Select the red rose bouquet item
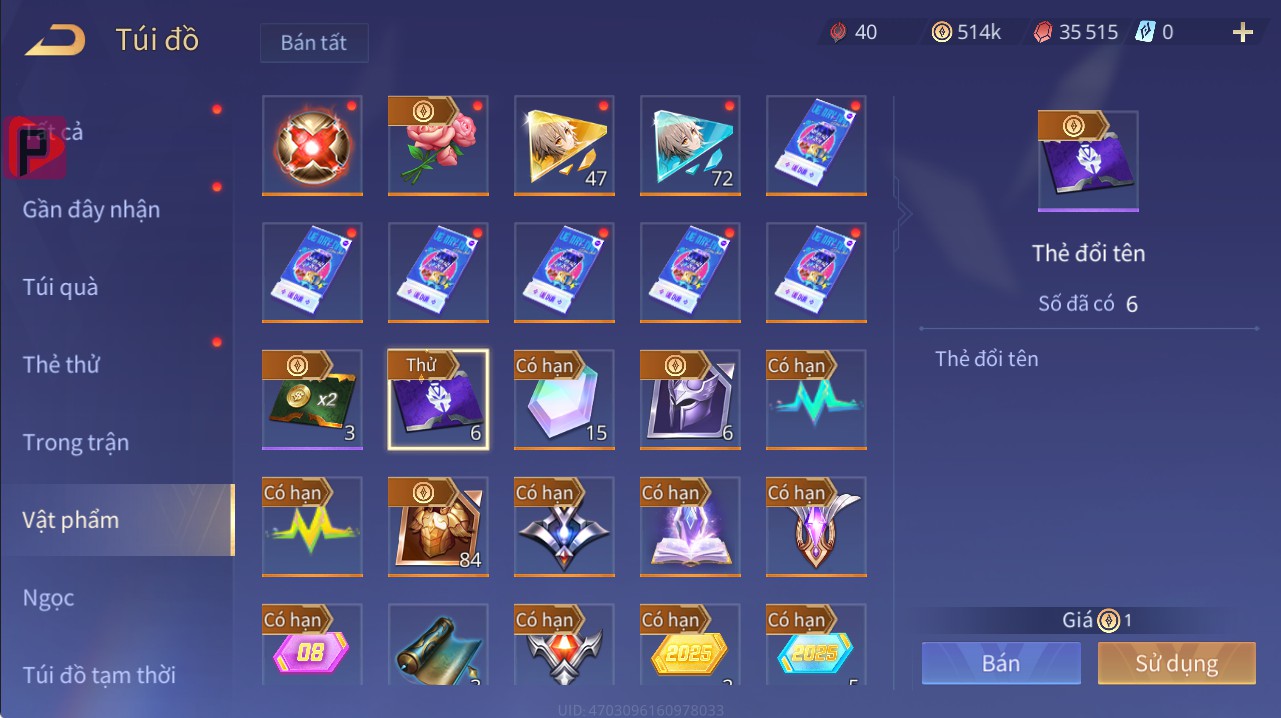The width and height of the screenshot is (1281, 718). point(438,146)
